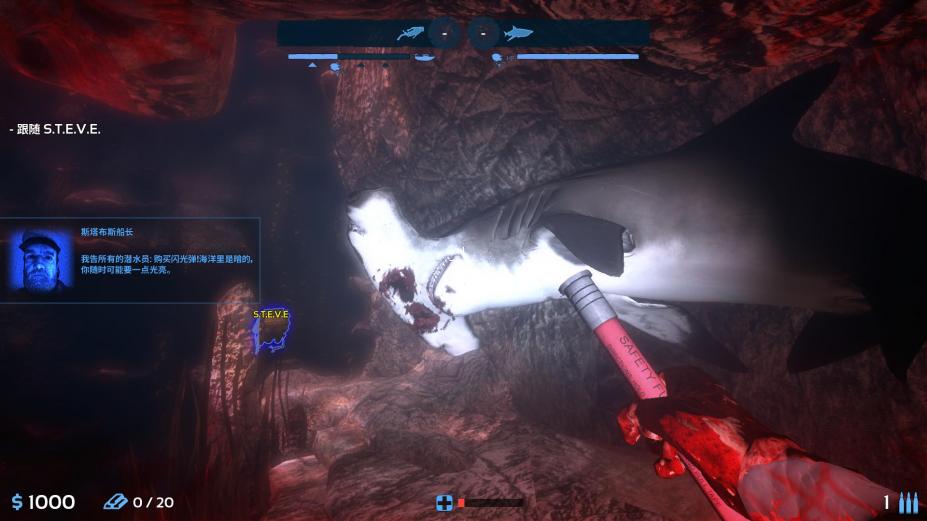
Task: Click the diver team icon in scoreboard
Action: [x=410, y=33]
